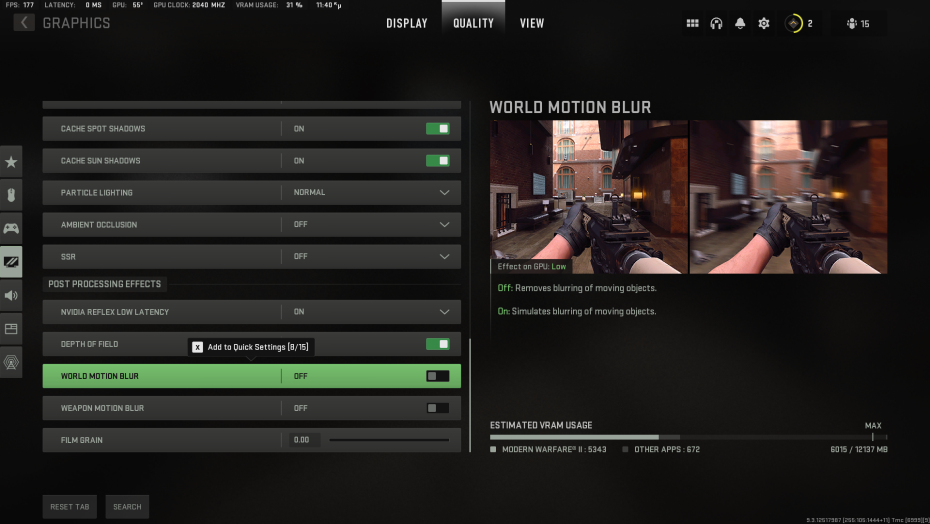The width and height of the screenshot is (930, 524).
Task: Select the Quality tab
Action: point(473,23)
